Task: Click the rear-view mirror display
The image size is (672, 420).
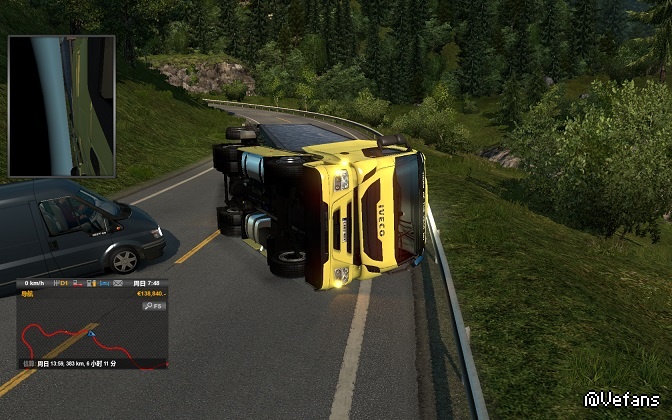Action: (62, 106)
